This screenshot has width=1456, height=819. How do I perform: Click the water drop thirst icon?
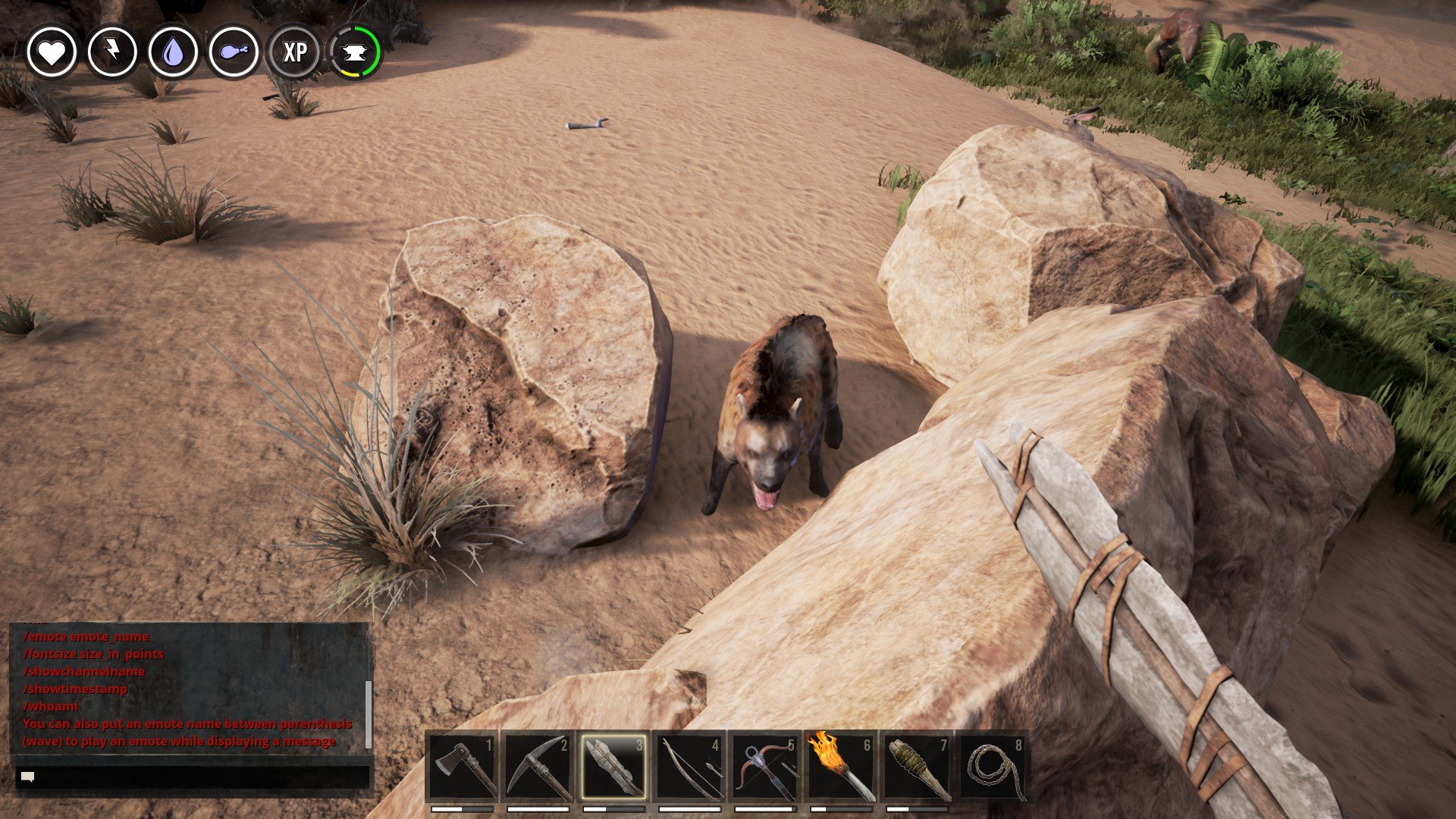[173, 52]
